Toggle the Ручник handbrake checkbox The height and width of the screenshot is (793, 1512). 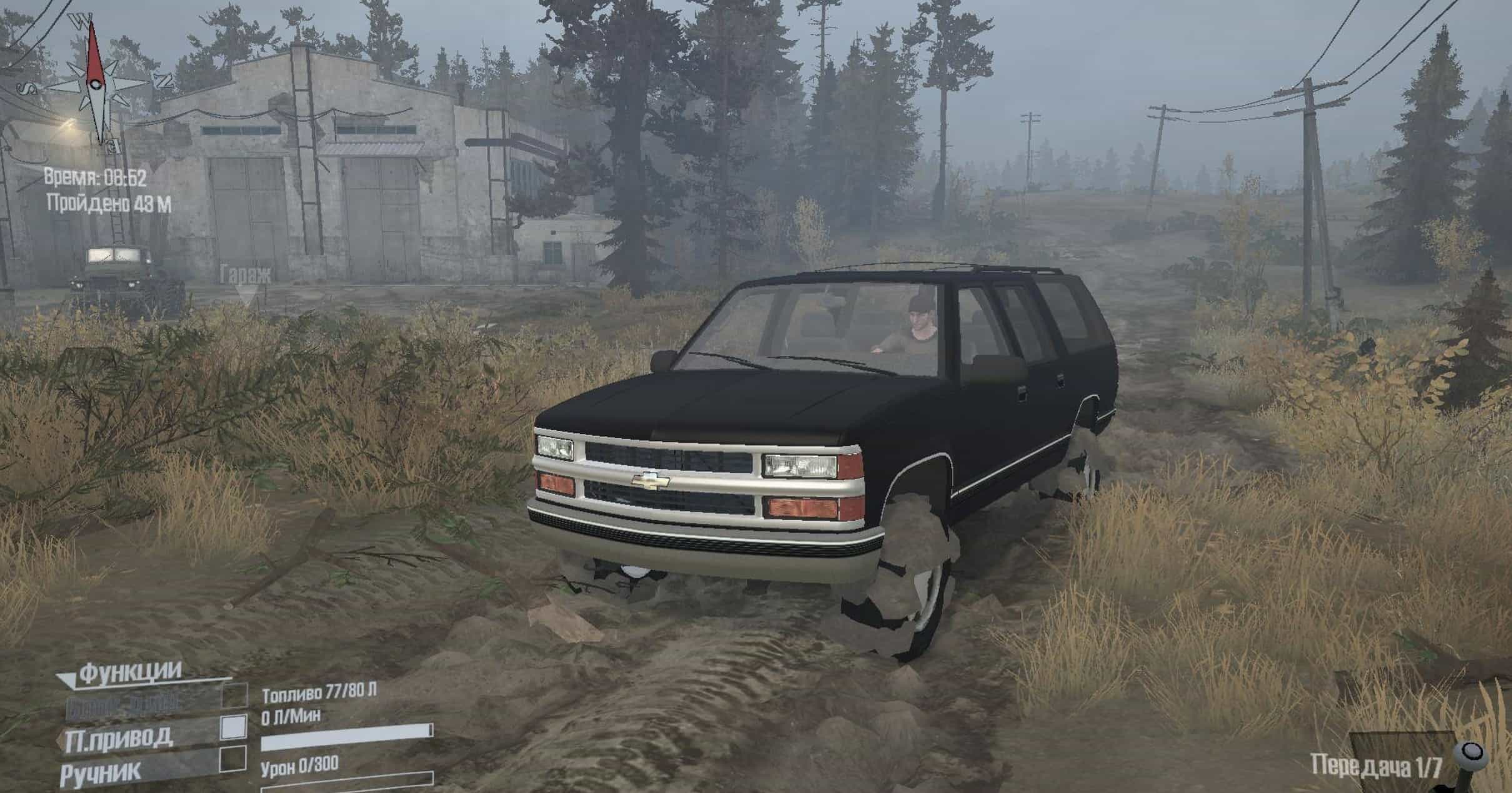pos(234,759)
